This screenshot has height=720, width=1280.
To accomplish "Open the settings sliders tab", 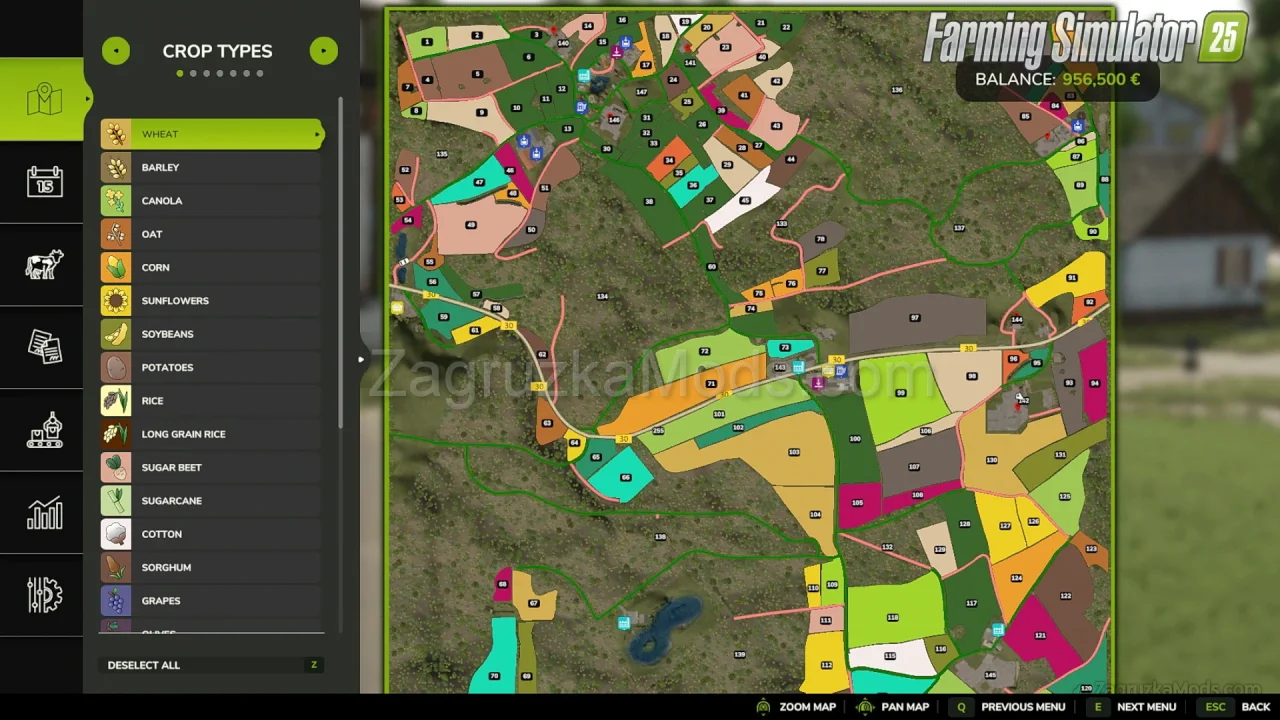I will 44,596.
